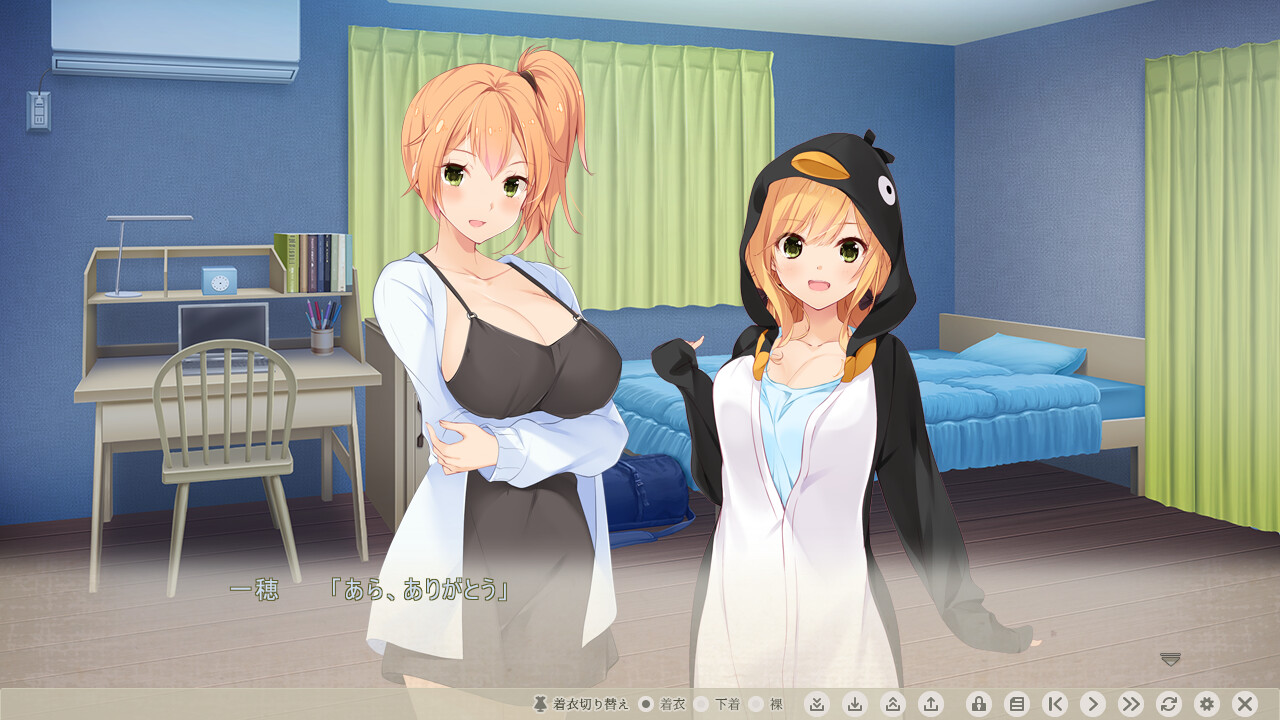The width and height of the screenshot is (1280, 720).
Task: Click the circular arrows refresh icon
Action: pyautogui.click(x=1168, y=704)
